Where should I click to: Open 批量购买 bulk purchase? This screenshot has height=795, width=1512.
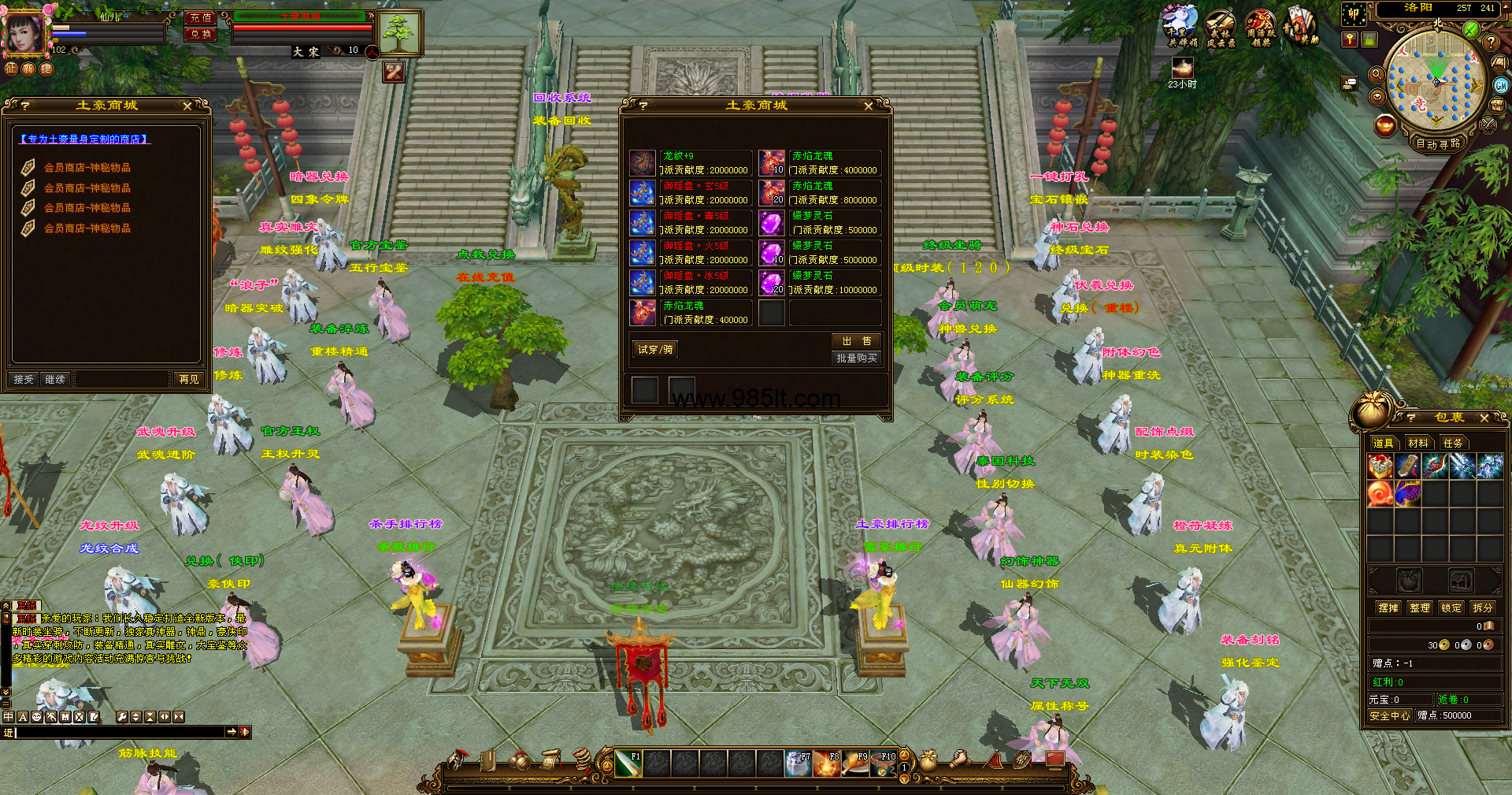[x=856, y=358]
